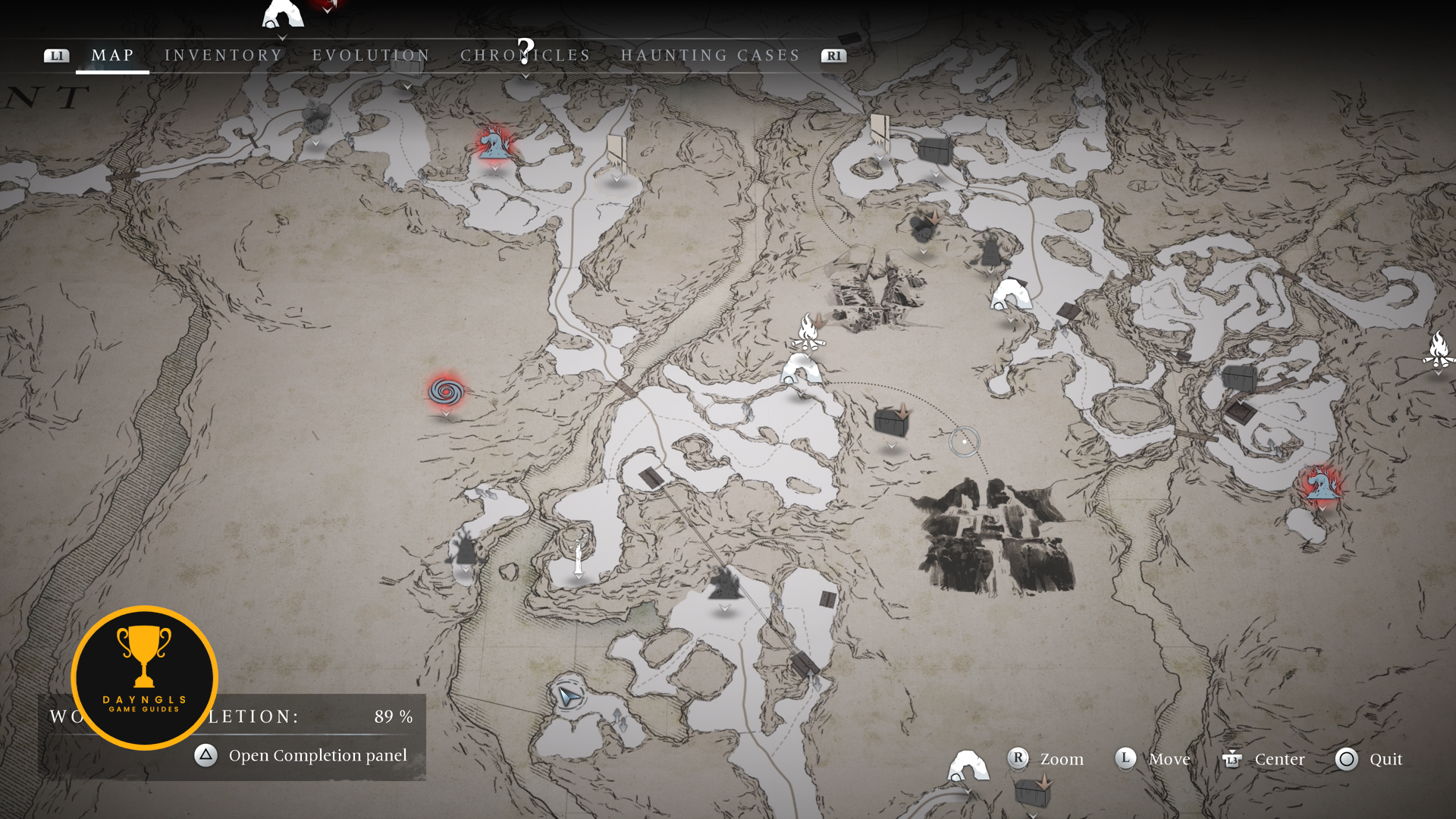
Task: Select the Map tab
Action: [112, 55]
